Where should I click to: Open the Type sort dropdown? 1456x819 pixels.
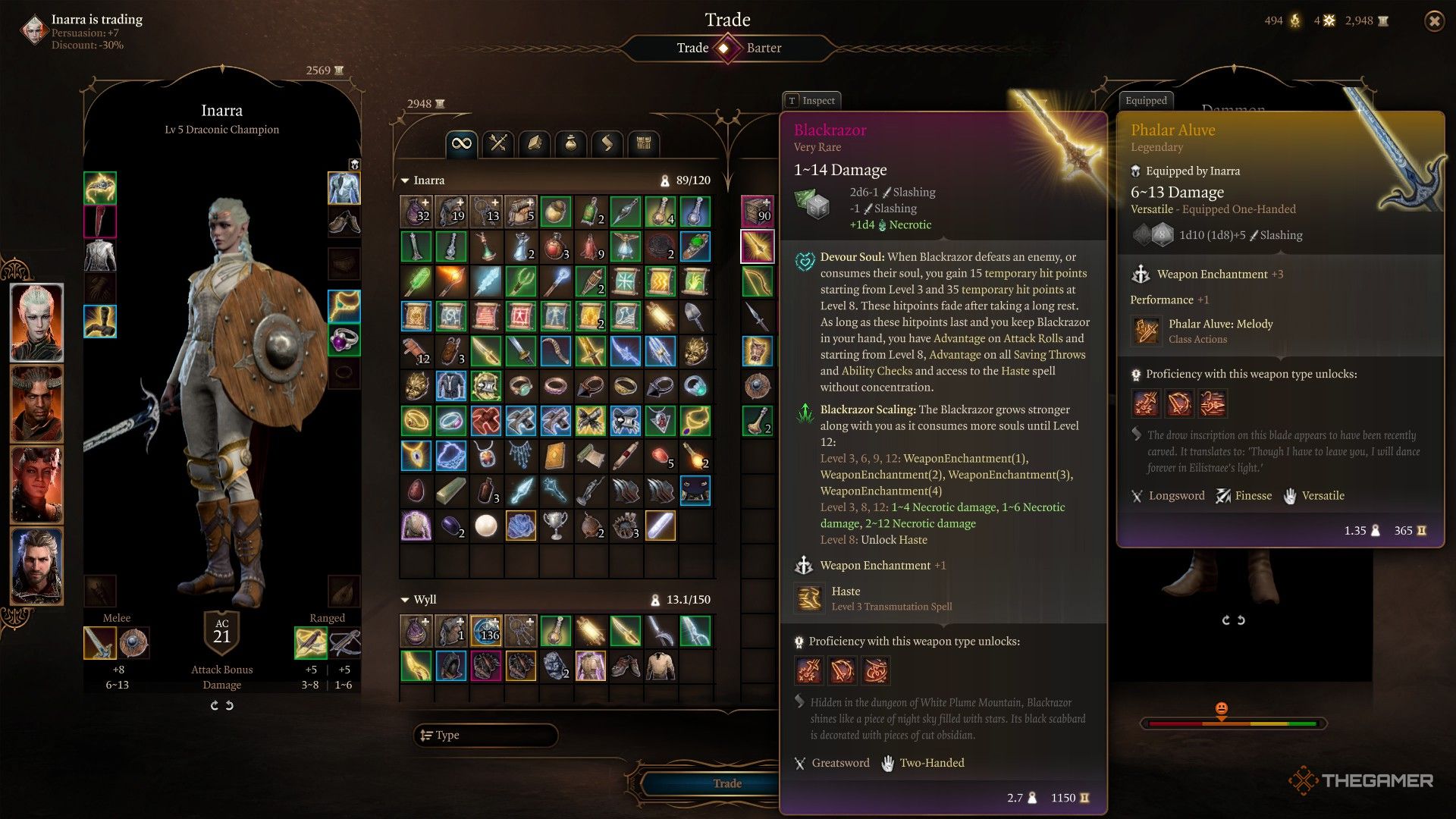(x=485, y=735)
